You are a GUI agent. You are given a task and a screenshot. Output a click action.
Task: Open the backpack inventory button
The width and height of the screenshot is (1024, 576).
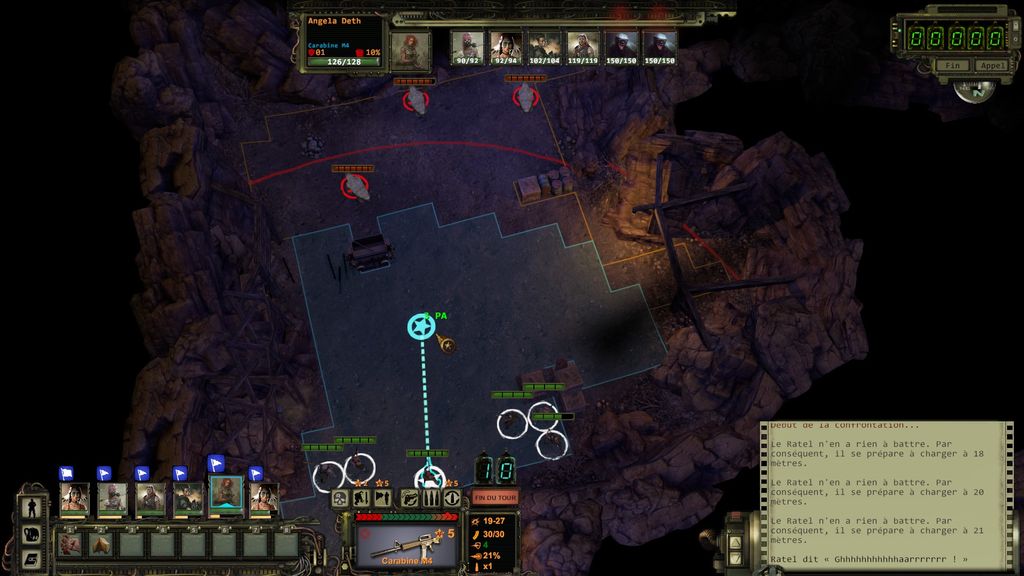pos(30,534)
